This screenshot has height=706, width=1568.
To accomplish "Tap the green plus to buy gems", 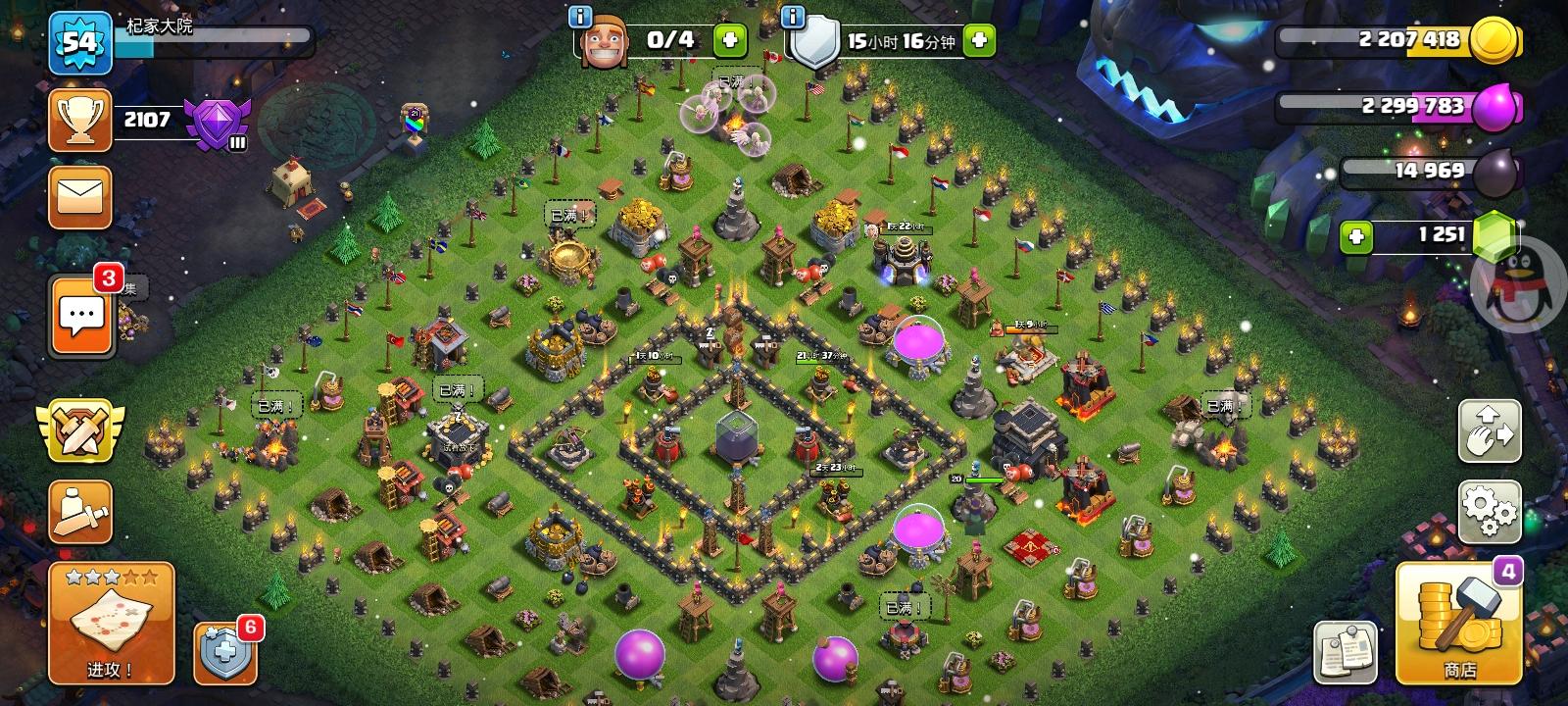I will (1357, 235).
